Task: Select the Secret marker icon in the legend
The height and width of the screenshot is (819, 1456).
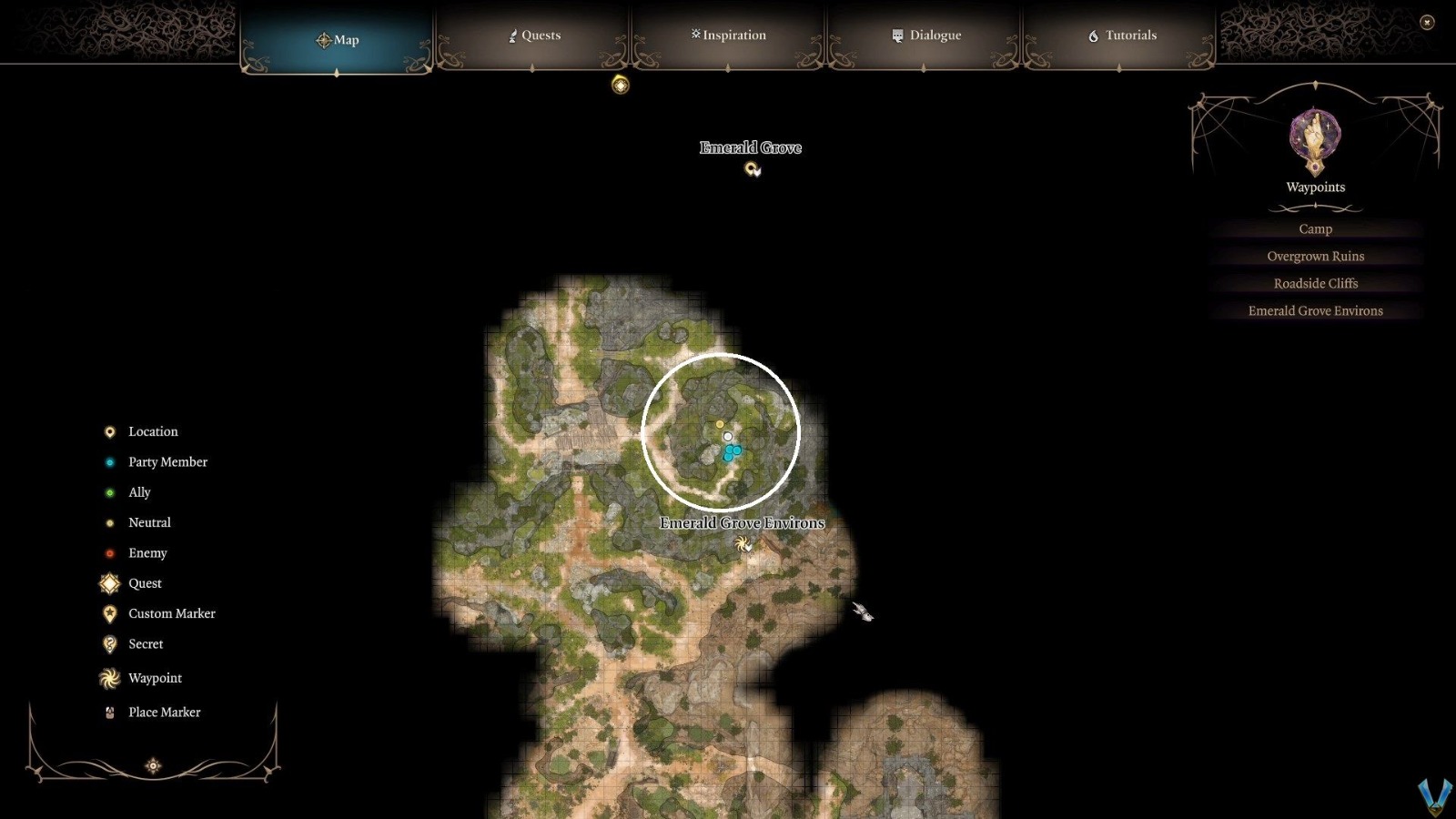Action: 109,643
